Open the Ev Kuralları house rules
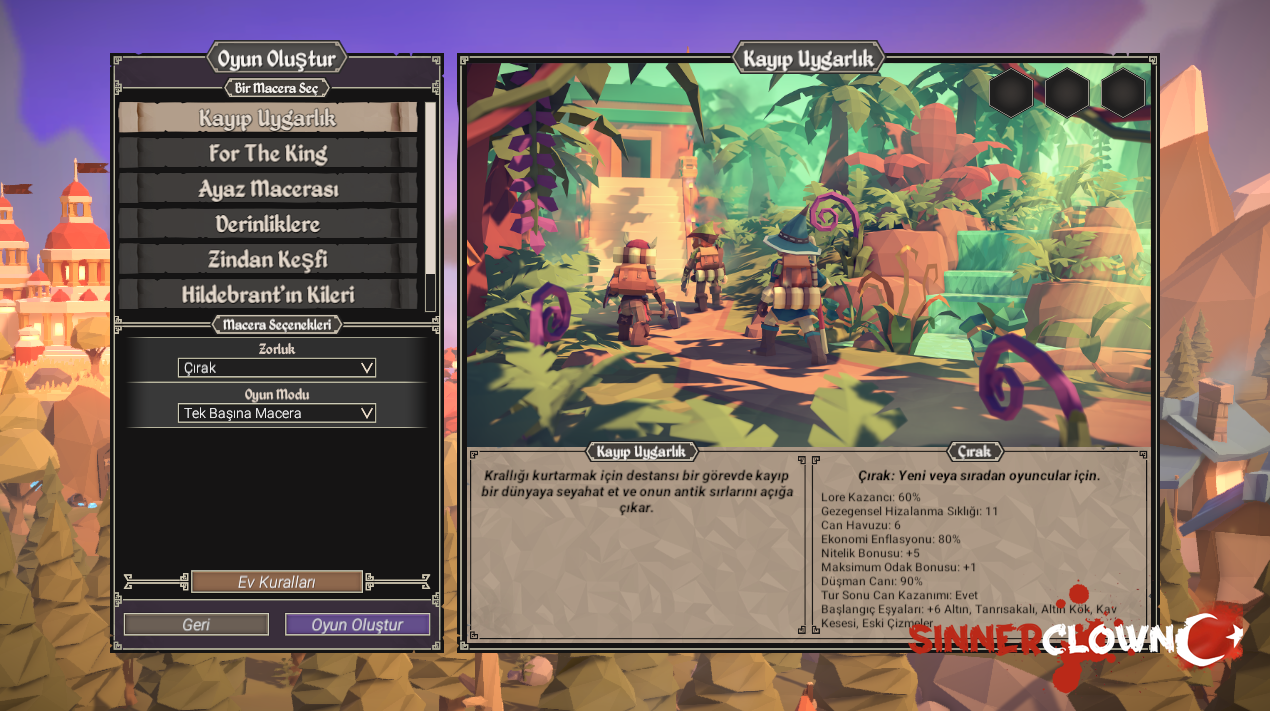The image size is (1270, 711). point(276,582)
